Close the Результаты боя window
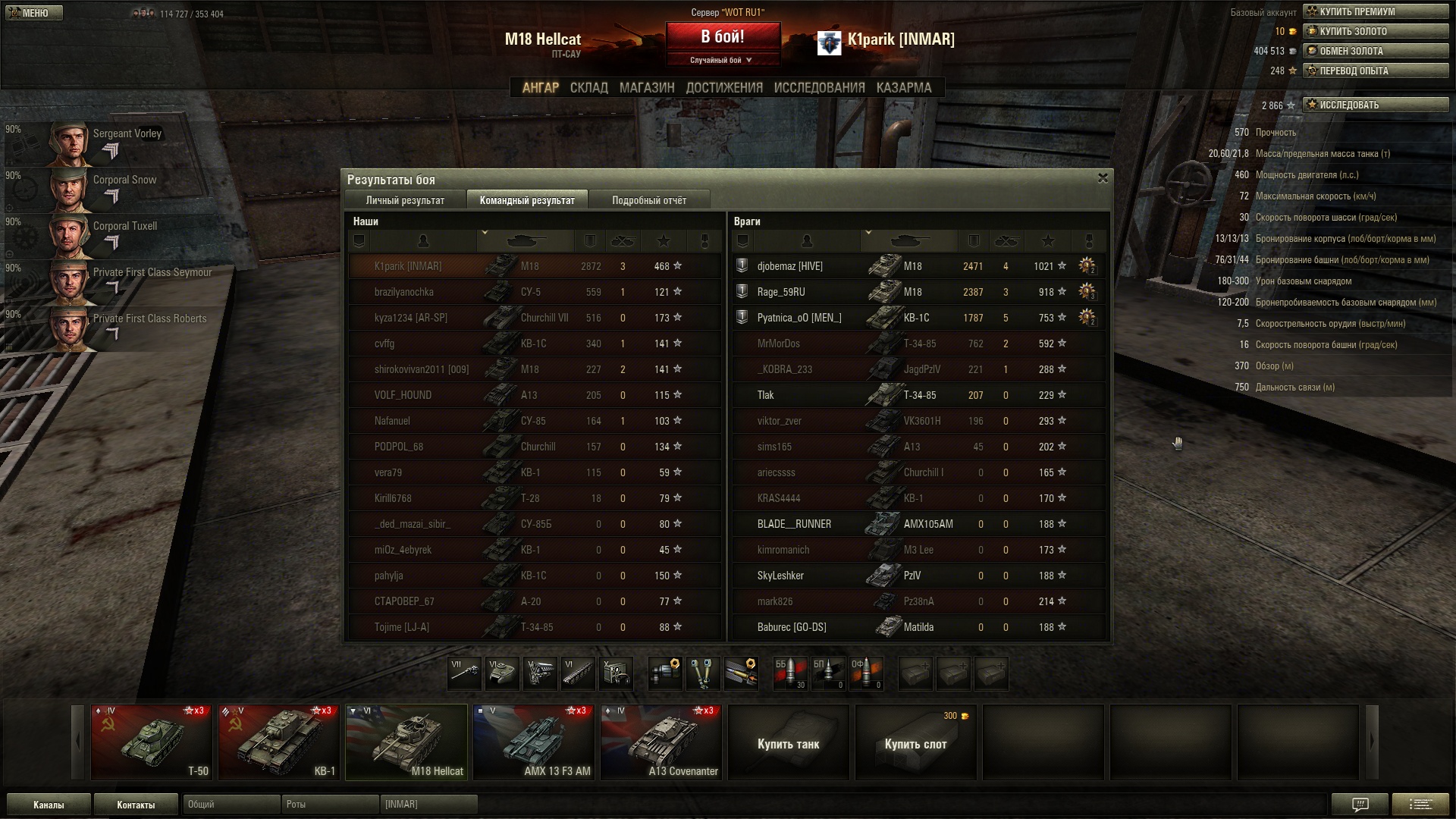Image resolution: width=1456 pixels, height=819 pixels. coord(1103,178)
